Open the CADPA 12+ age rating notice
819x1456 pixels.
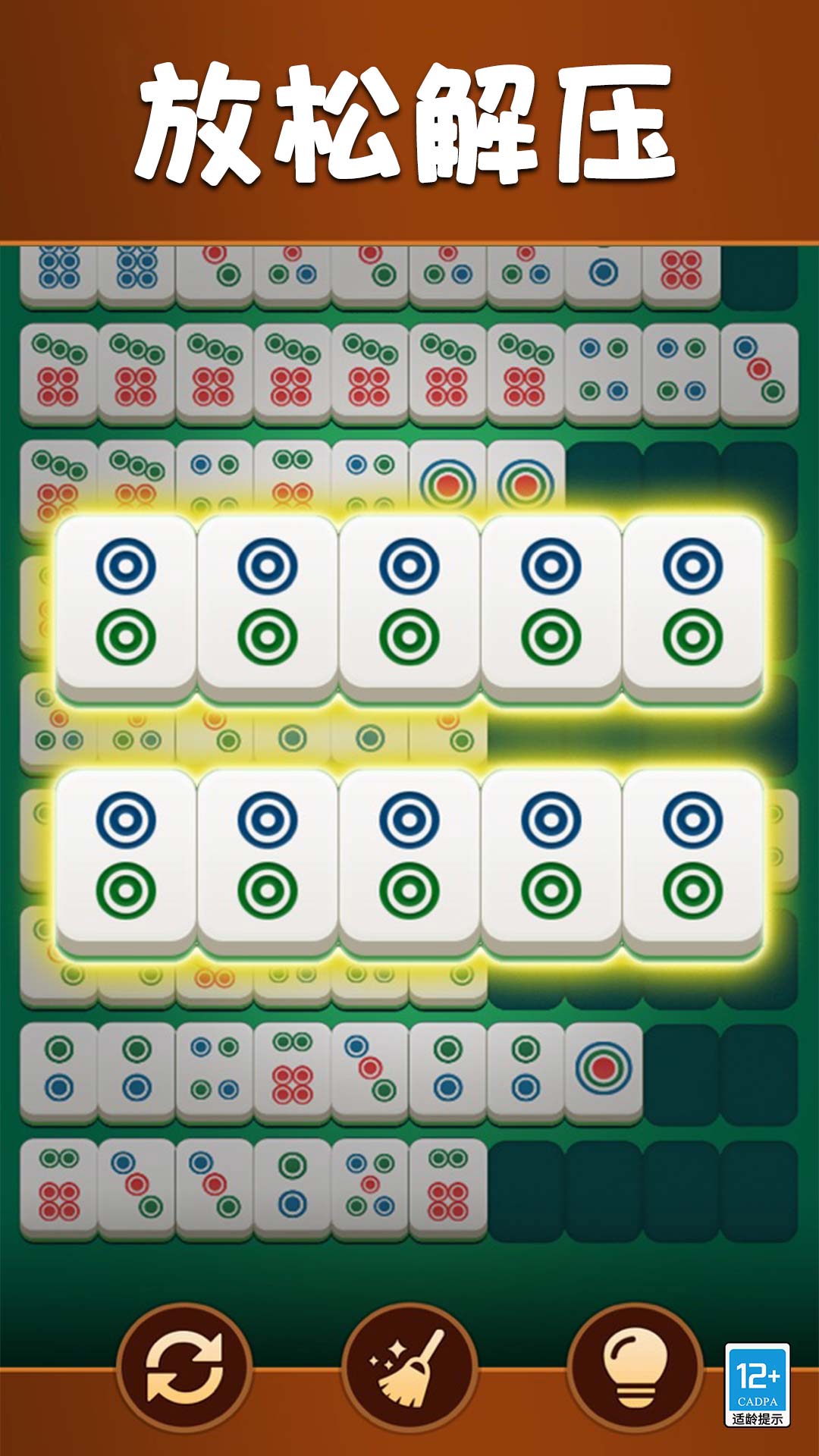[757, 1385]
